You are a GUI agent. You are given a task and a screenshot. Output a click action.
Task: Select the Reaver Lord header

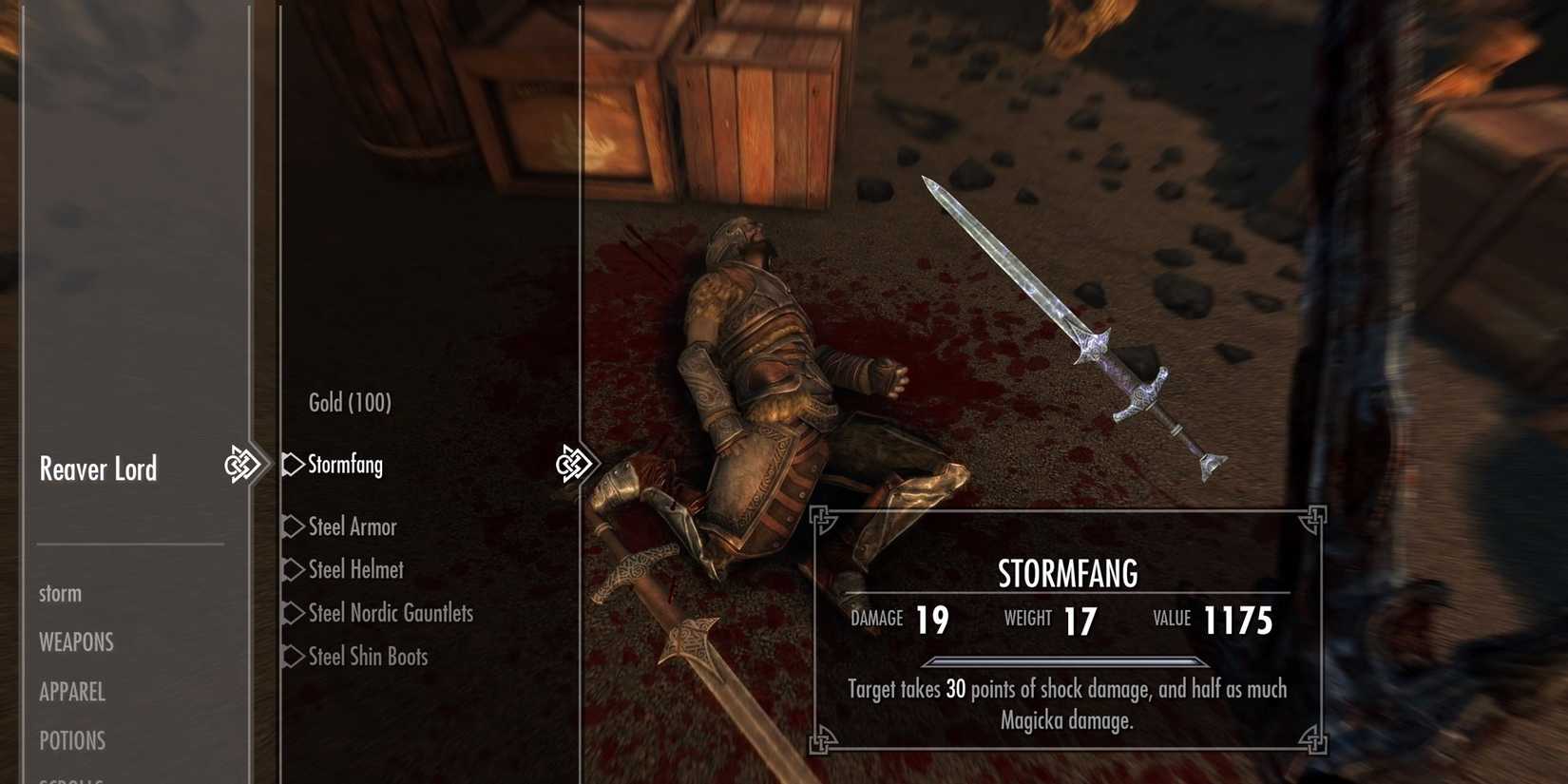(98, 468)
